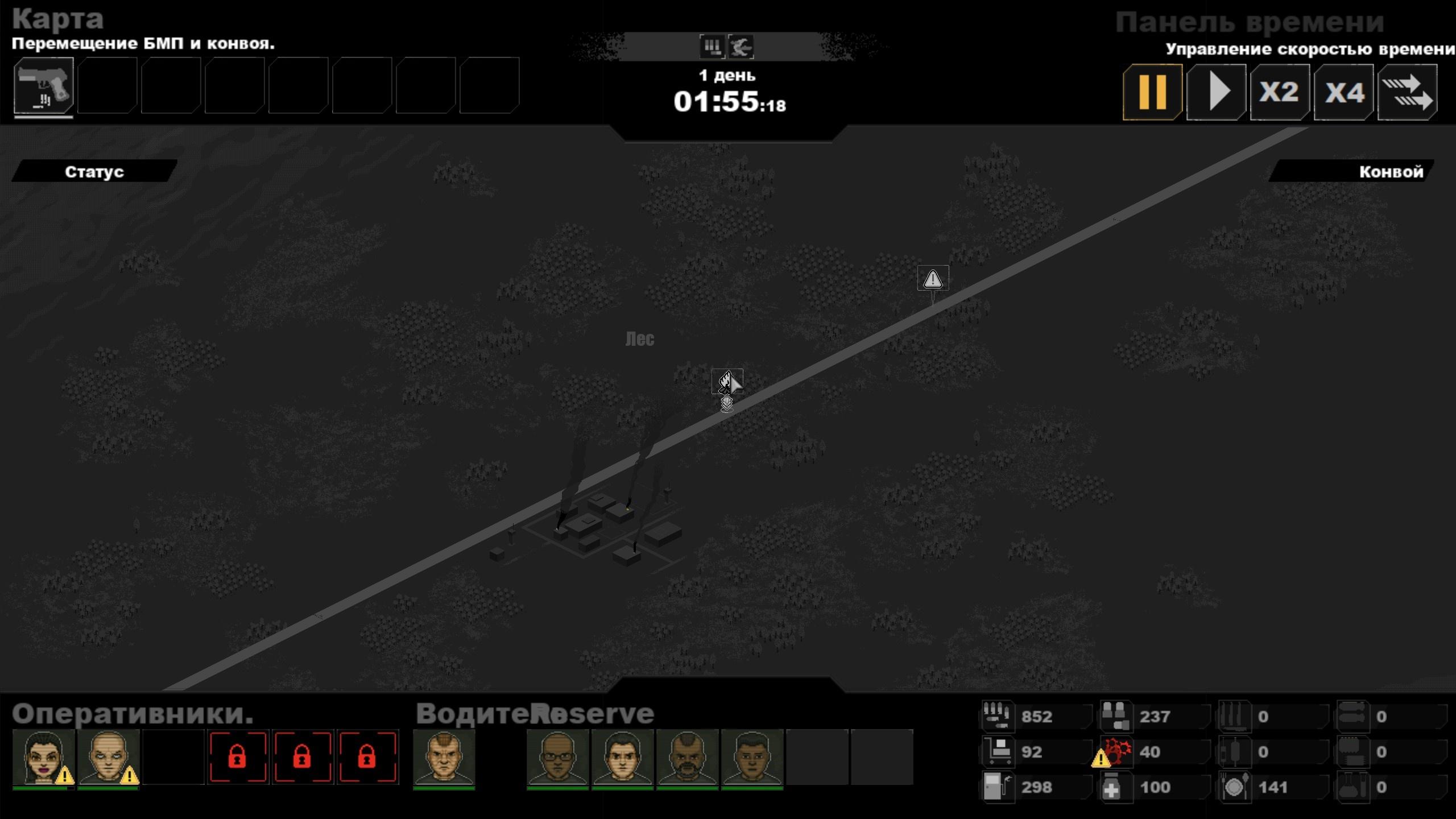The image size is (1456, 819).
Task: Pause the game time
Action: pos(1152,92)
